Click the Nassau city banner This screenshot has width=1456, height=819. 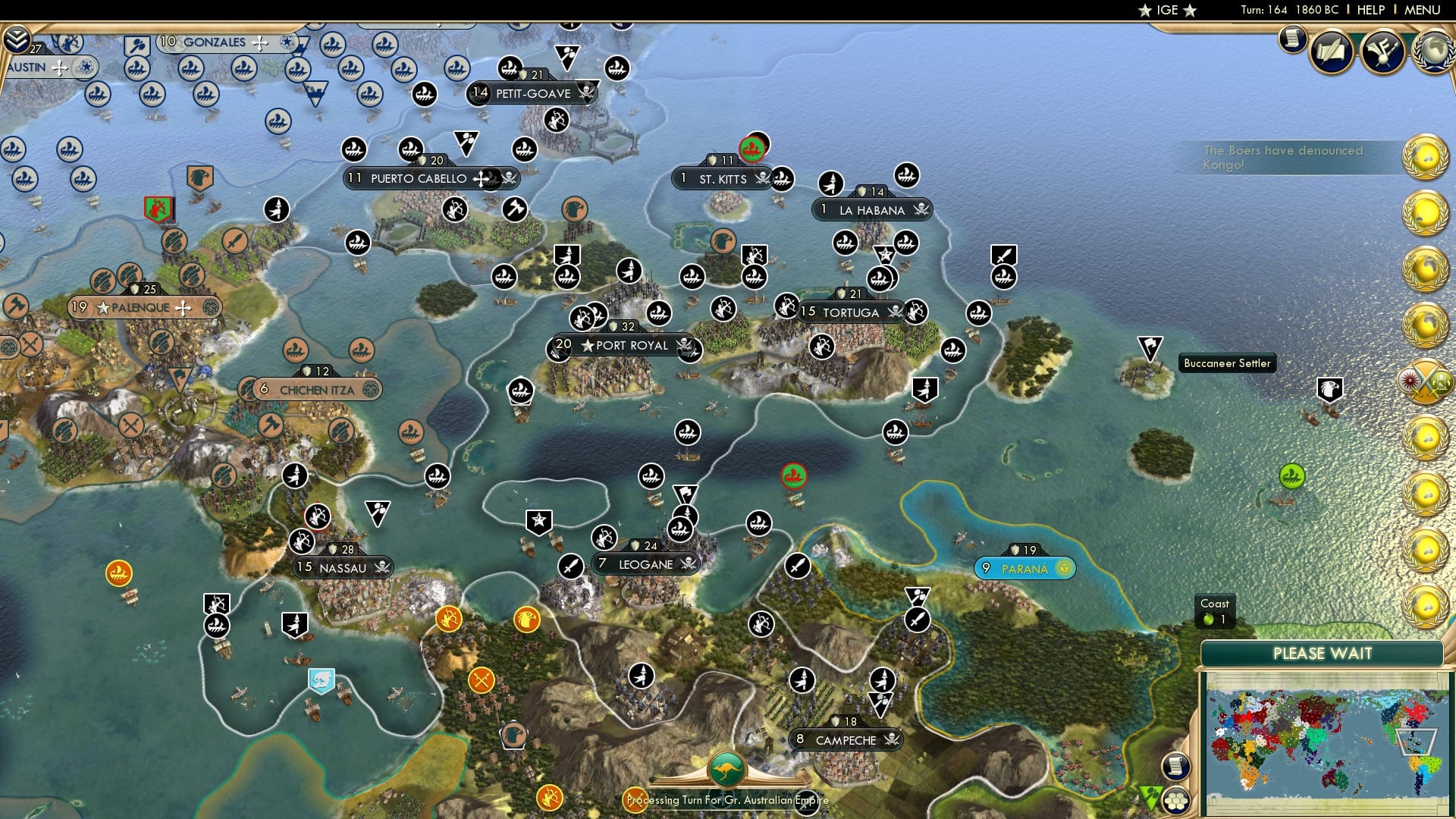[343, 567]
